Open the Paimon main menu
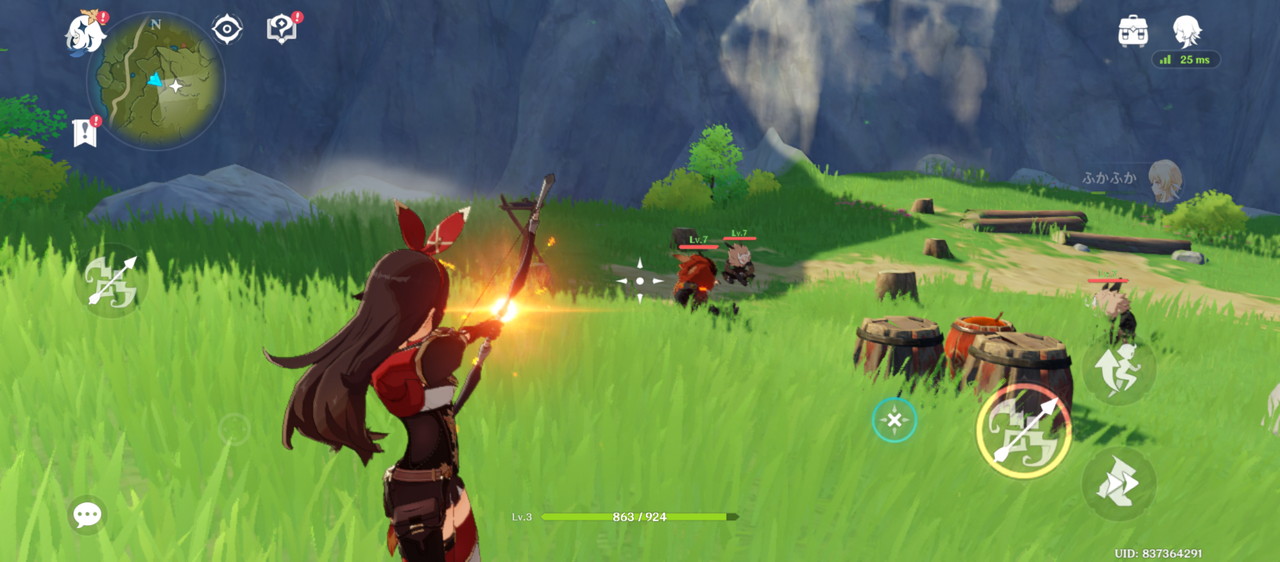This screenshot has height=562, width=1280. (x=86, y=32)
